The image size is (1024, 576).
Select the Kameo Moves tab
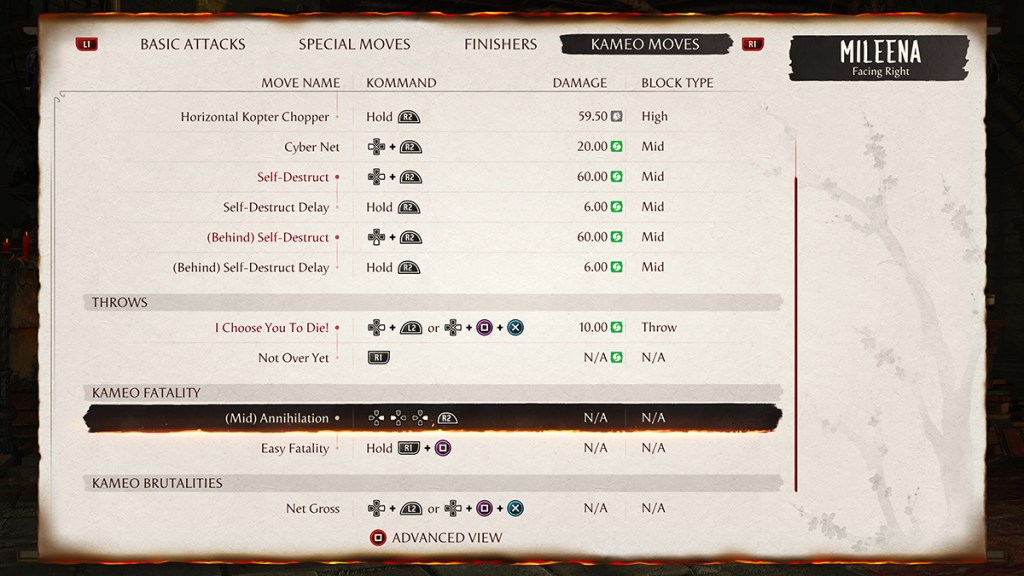tap(645, 44)
